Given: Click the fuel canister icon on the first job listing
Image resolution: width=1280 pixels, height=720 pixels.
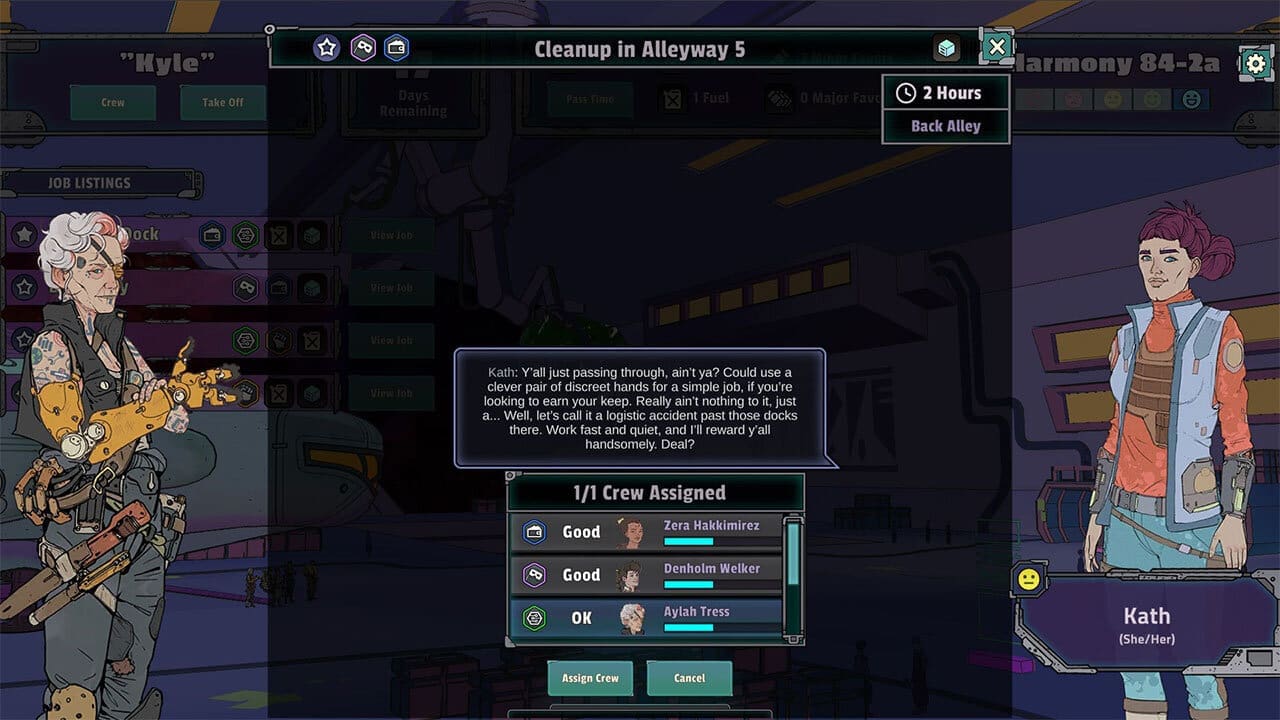Looking at the screenshot, I should point(280,233).
